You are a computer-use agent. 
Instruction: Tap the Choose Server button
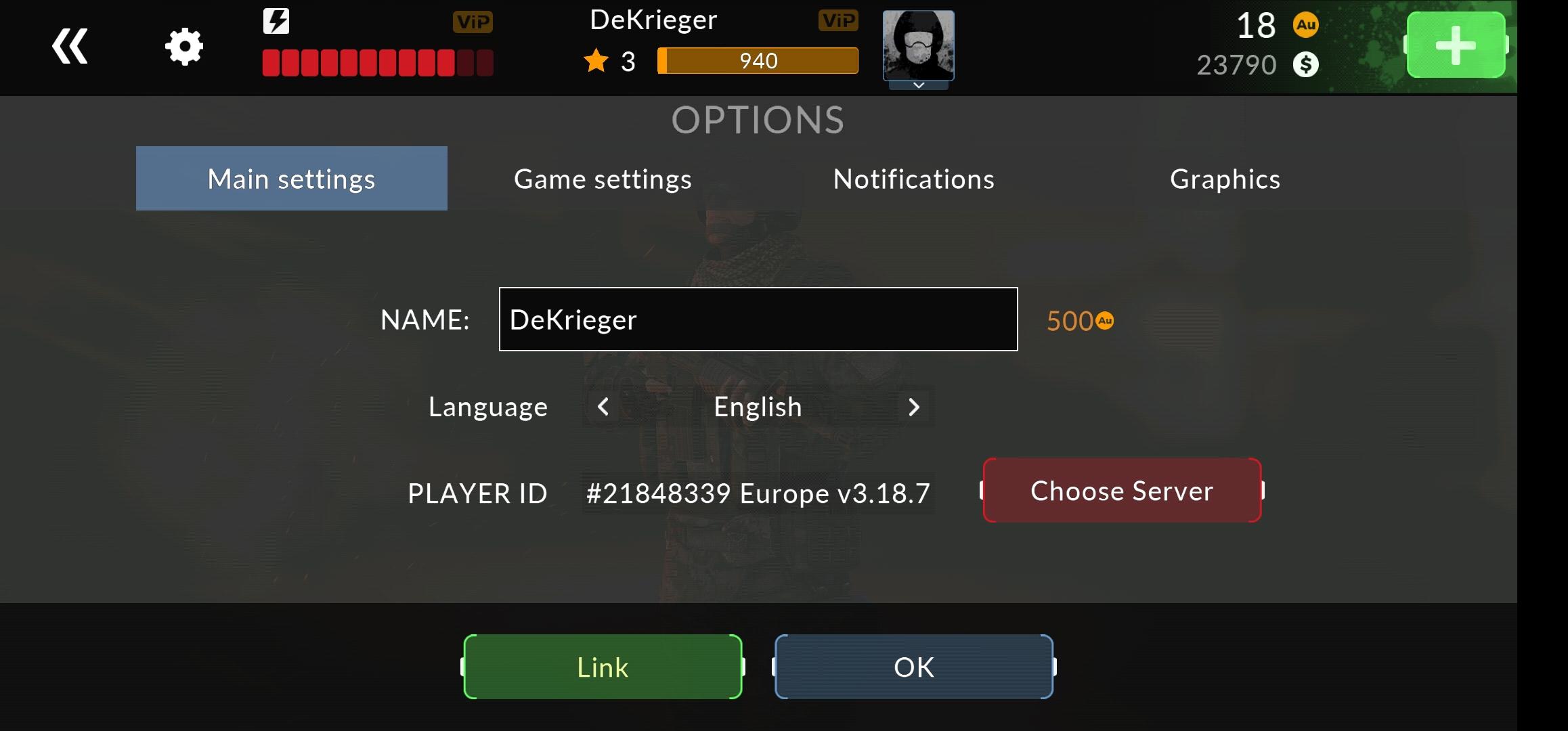coord(1121,490)
